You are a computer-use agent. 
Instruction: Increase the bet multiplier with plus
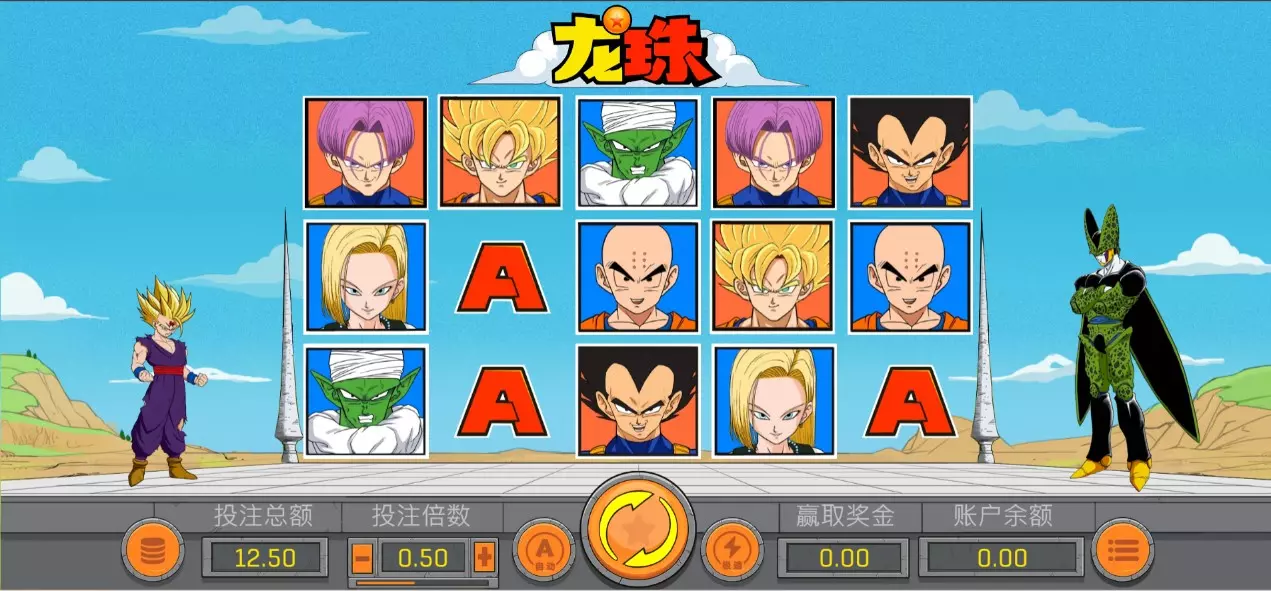pos(484,556)
